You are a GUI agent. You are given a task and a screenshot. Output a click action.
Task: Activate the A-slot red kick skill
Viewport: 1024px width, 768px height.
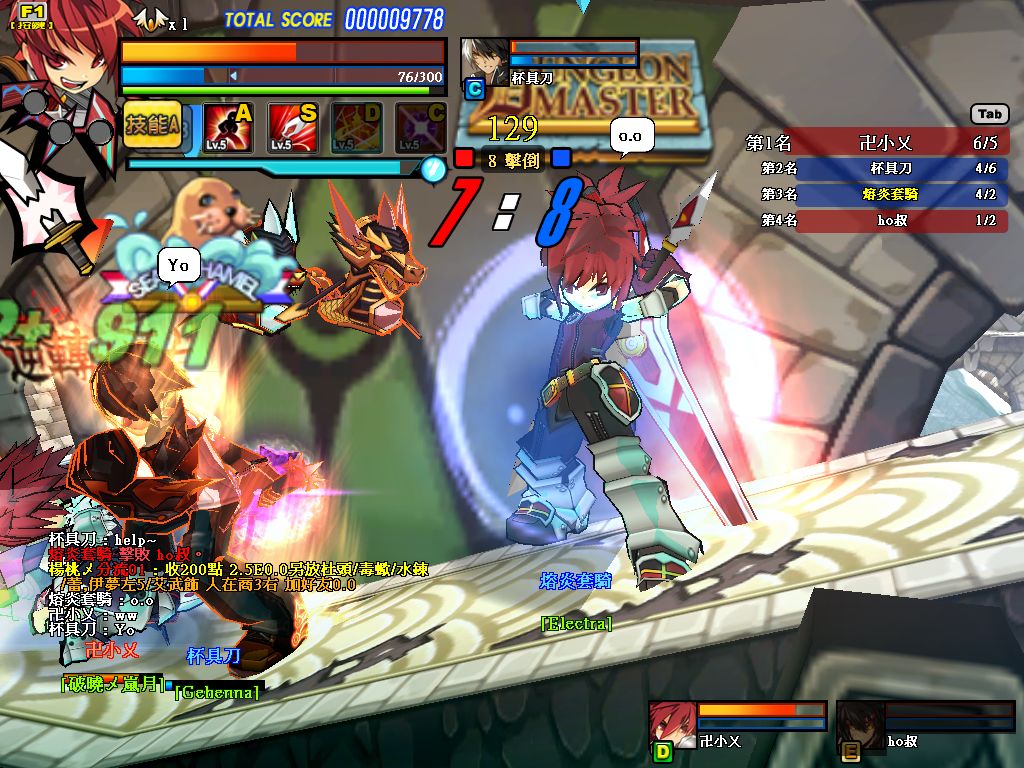point(228,128)
